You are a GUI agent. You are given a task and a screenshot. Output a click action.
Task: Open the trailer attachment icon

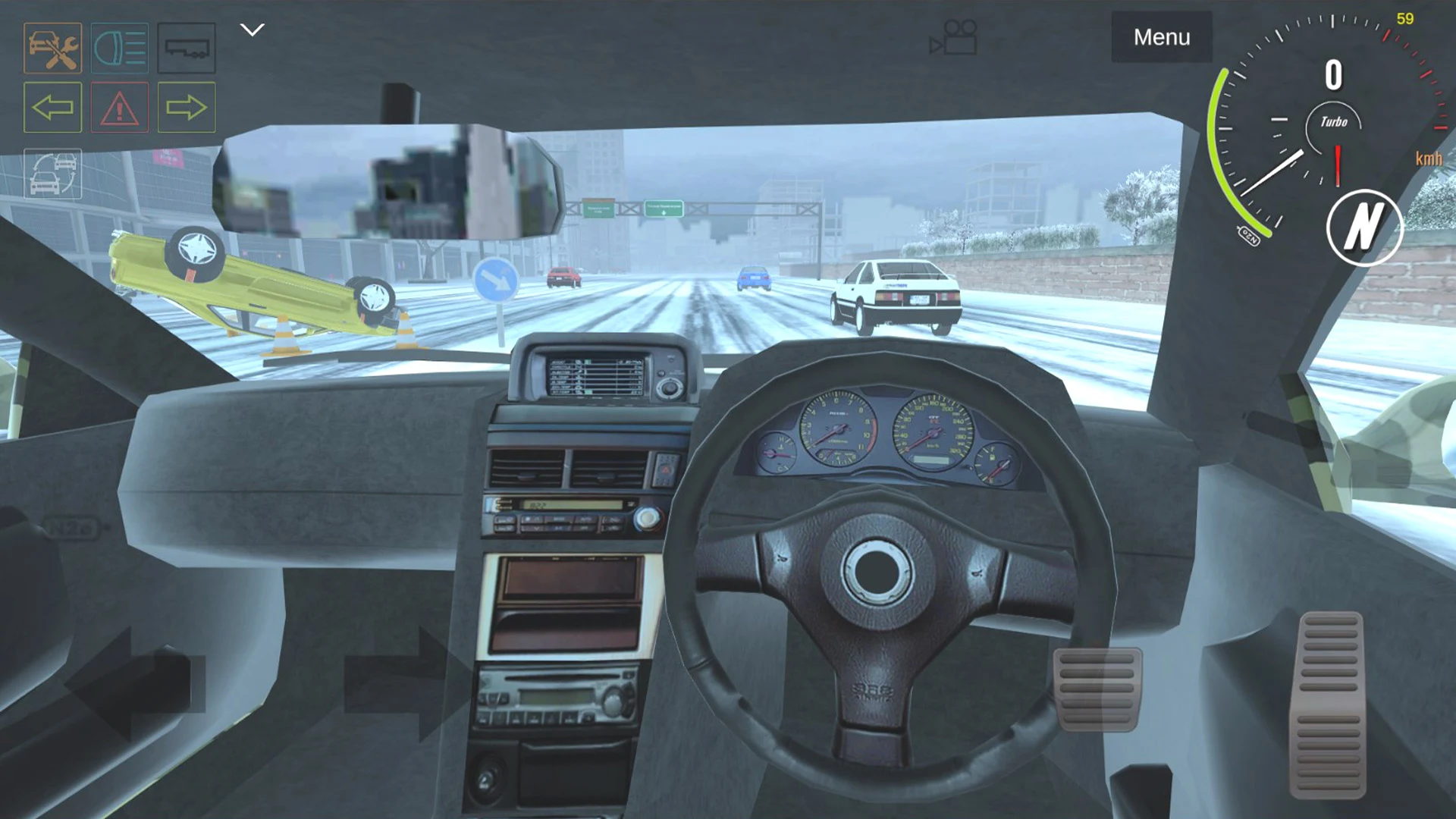click(x=187, y=48)
